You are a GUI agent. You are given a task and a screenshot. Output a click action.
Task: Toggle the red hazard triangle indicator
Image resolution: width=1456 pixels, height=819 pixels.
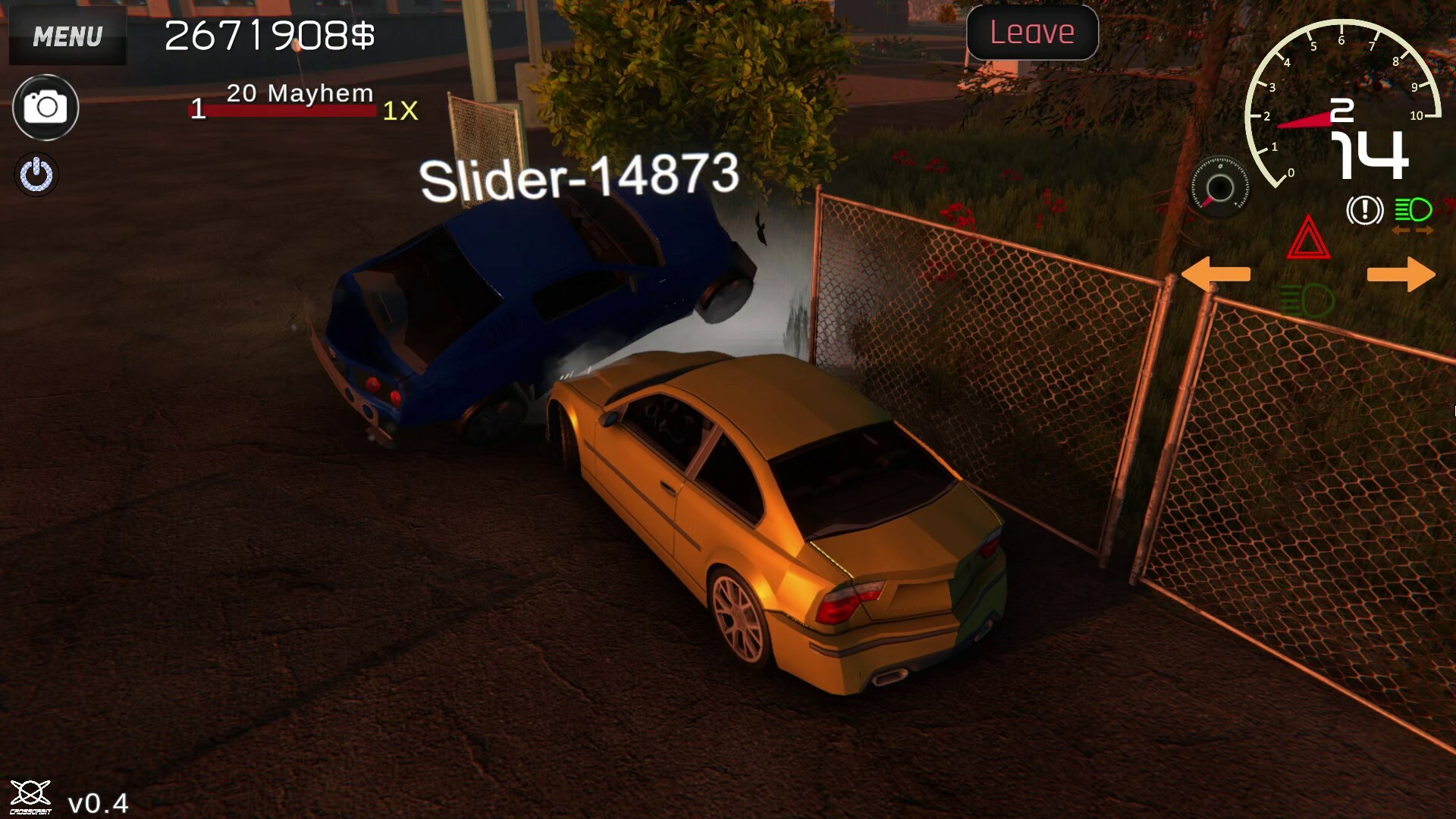click(x=1309, y=239)
